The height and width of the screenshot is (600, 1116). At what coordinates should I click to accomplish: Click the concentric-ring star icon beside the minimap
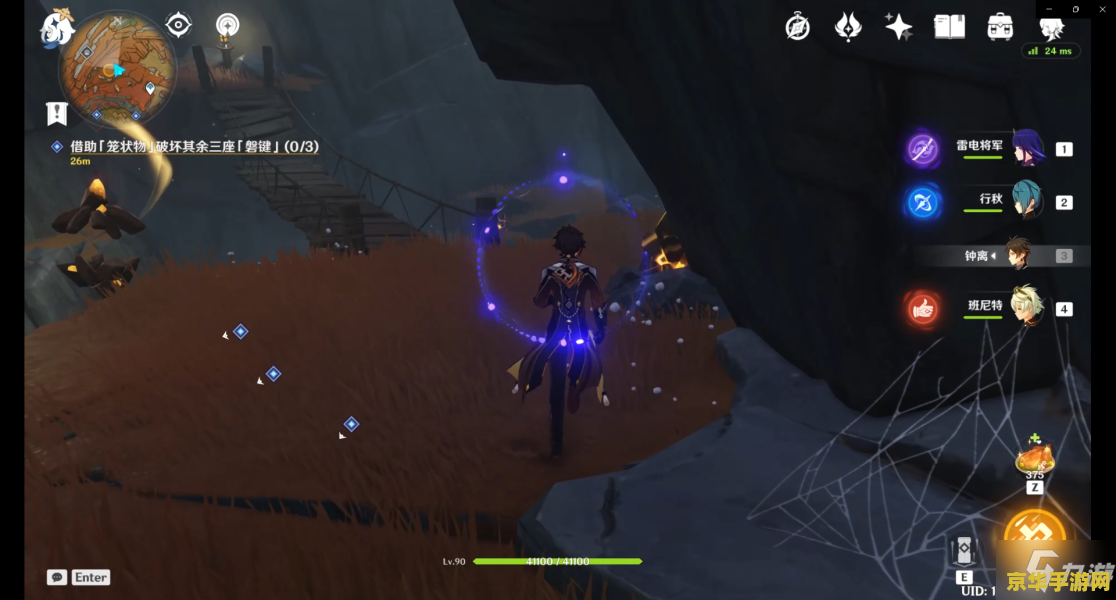point(228,25)
